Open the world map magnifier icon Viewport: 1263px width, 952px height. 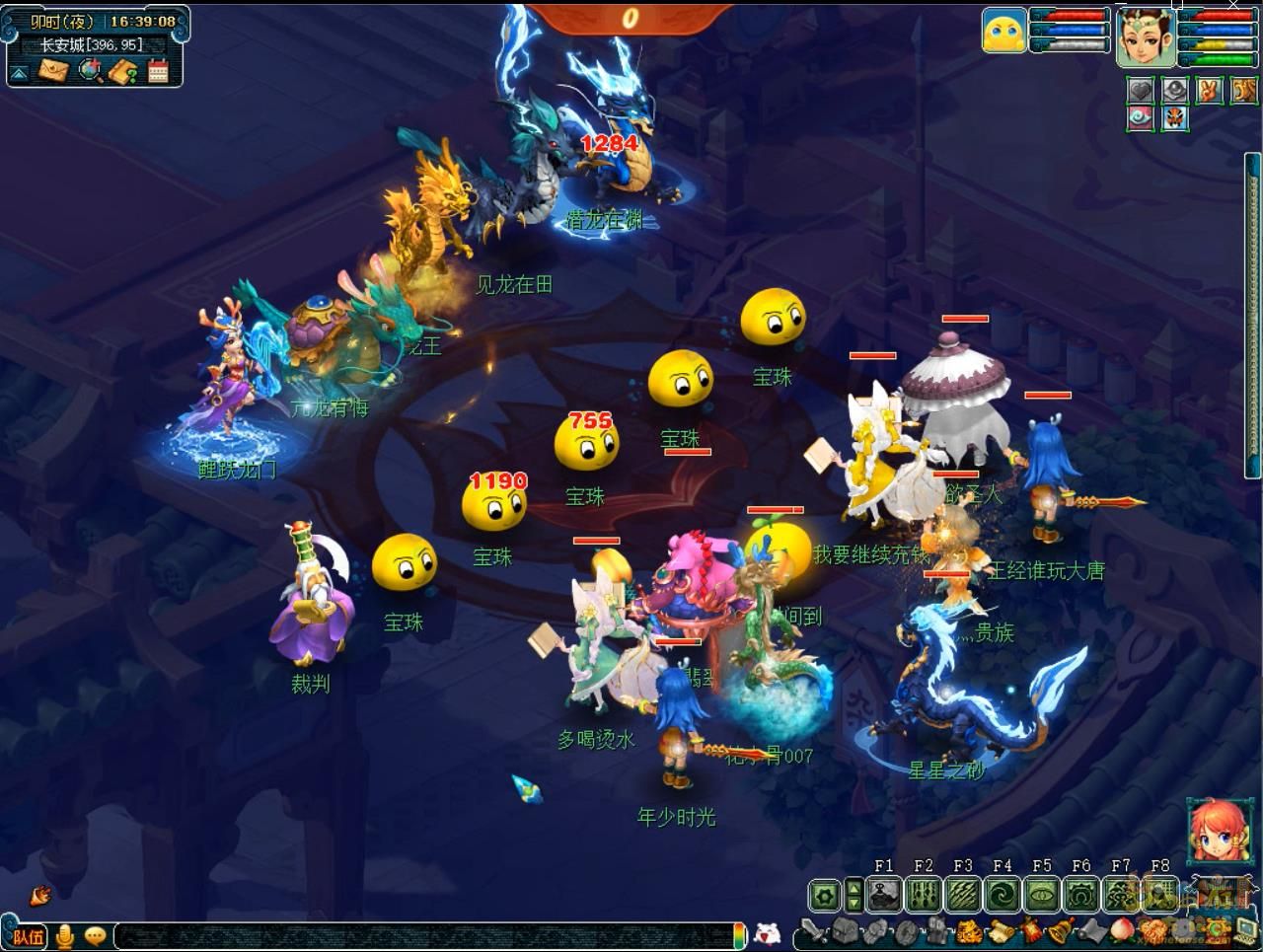(x=90, y=71)
